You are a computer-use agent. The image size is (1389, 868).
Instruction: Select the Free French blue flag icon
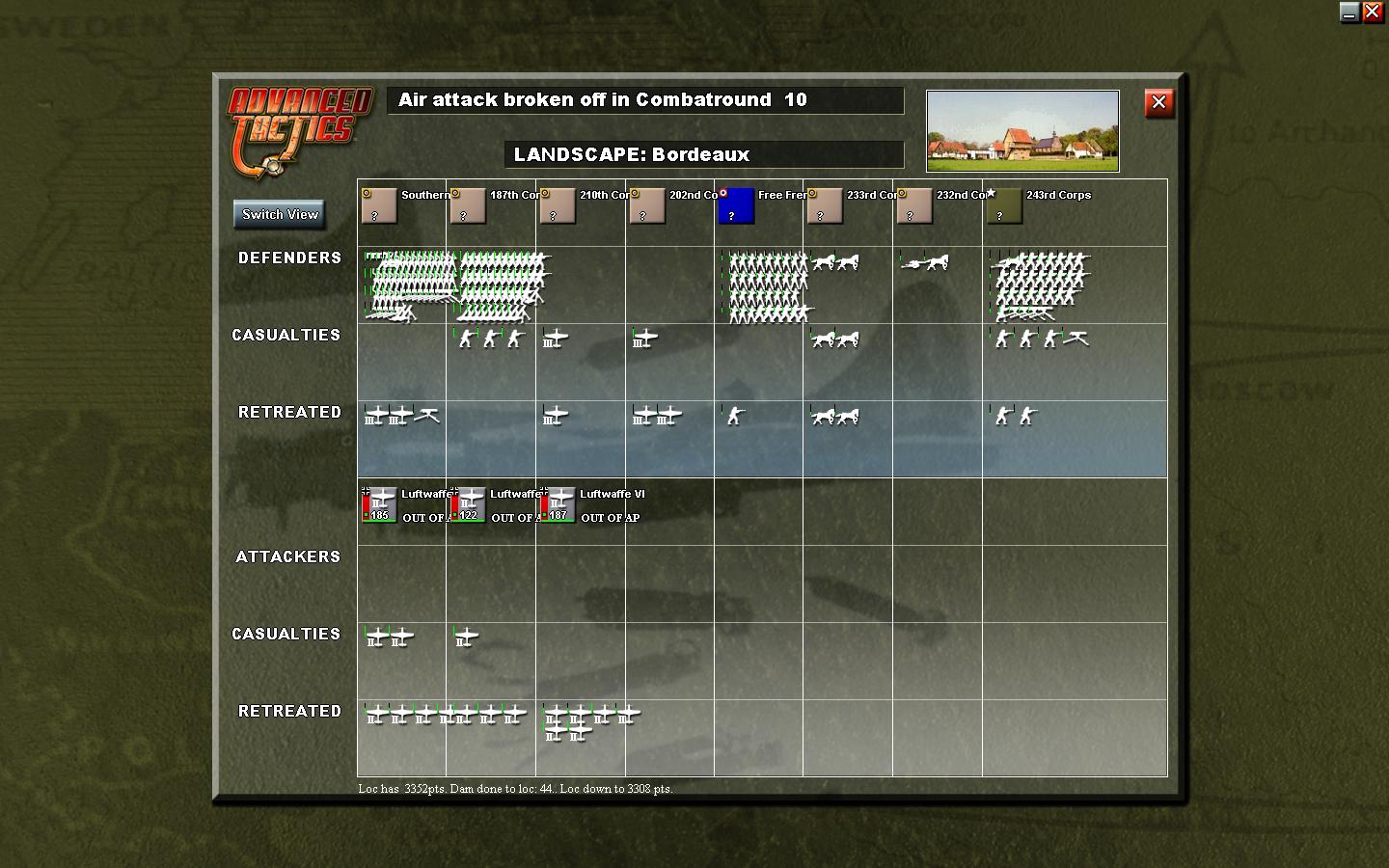click(736, 206)
